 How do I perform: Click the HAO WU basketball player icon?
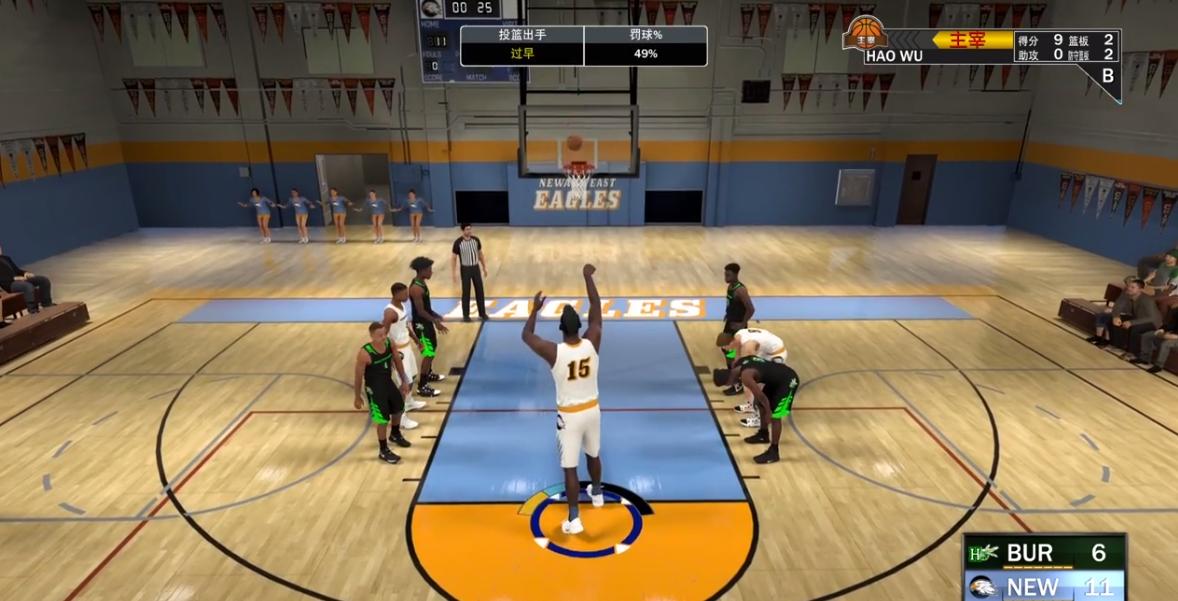[x=865, y=33]
